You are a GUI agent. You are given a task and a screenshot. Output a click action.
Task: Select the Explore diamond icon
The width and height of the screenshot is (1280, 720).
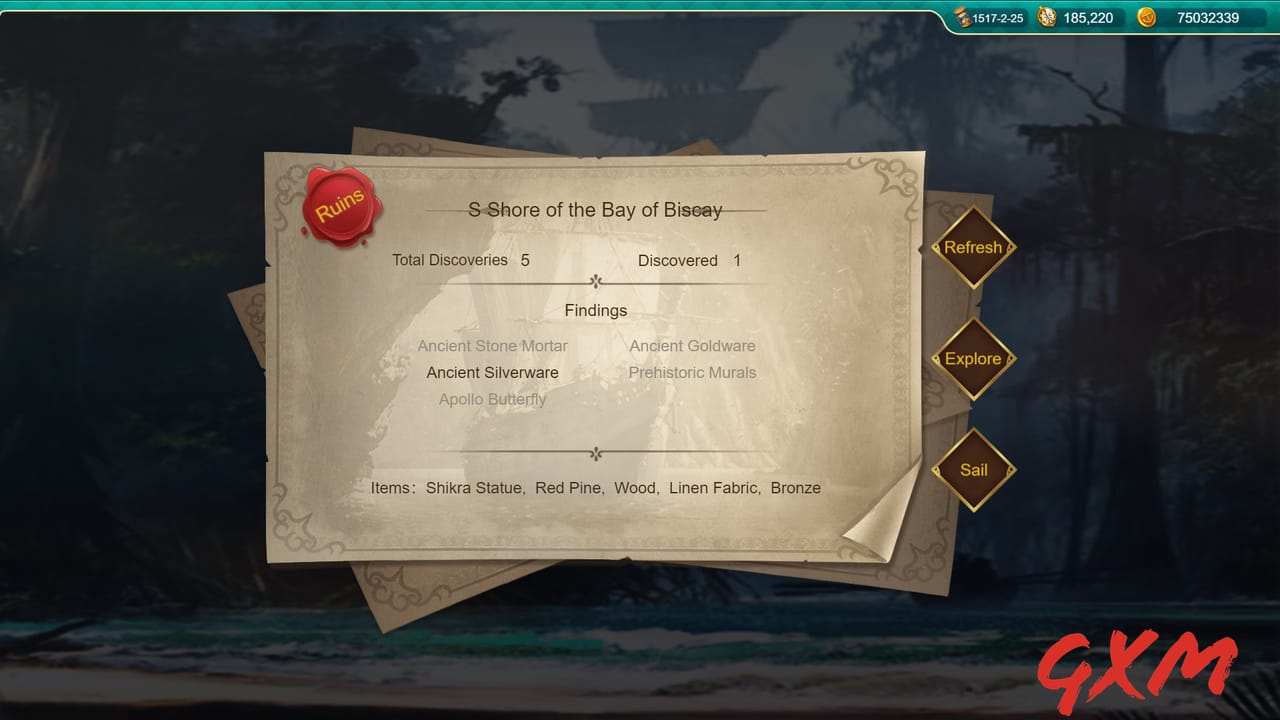(972, 358)
